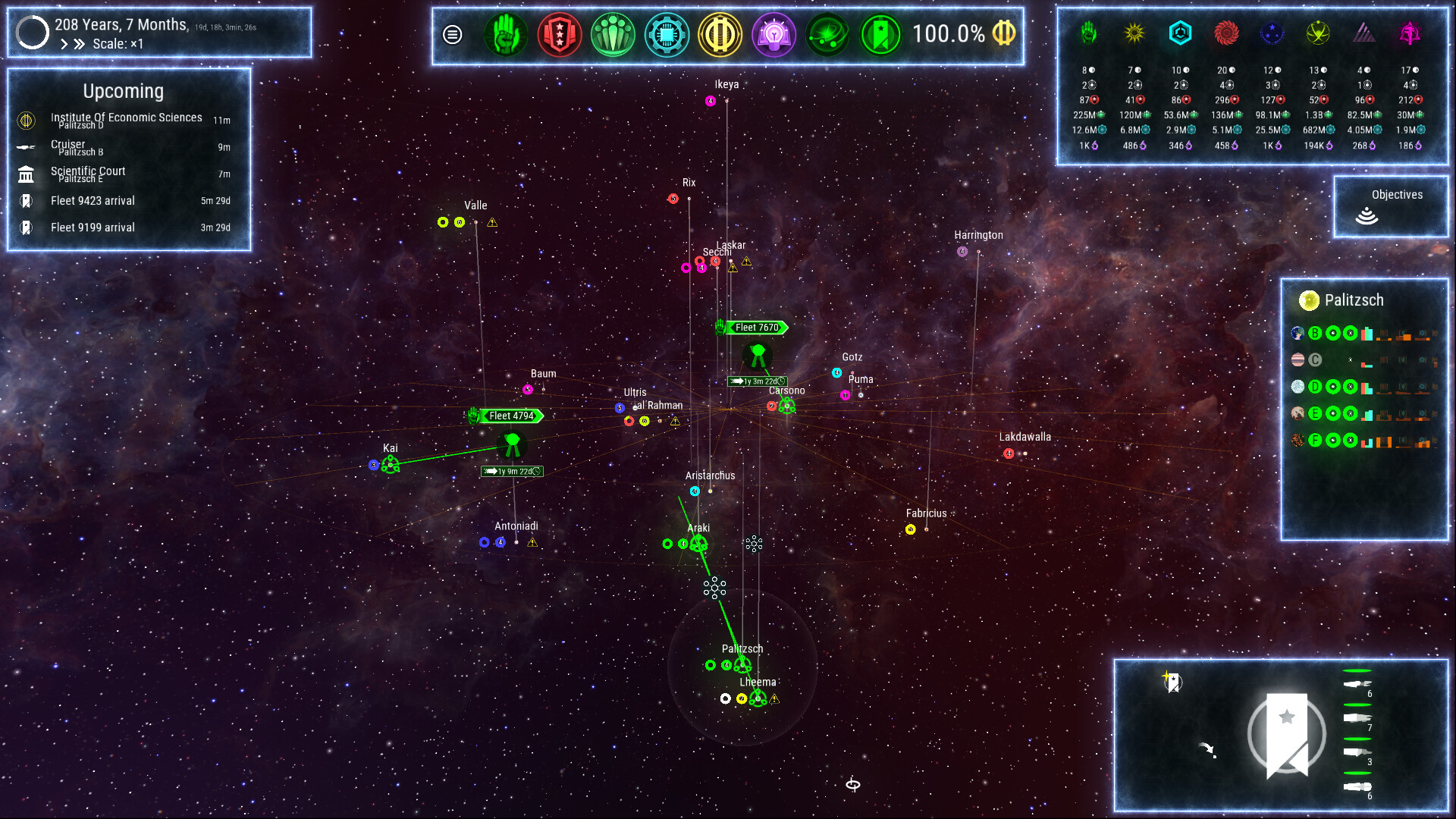Open the green star-banner fleets panel

point(881,35)
